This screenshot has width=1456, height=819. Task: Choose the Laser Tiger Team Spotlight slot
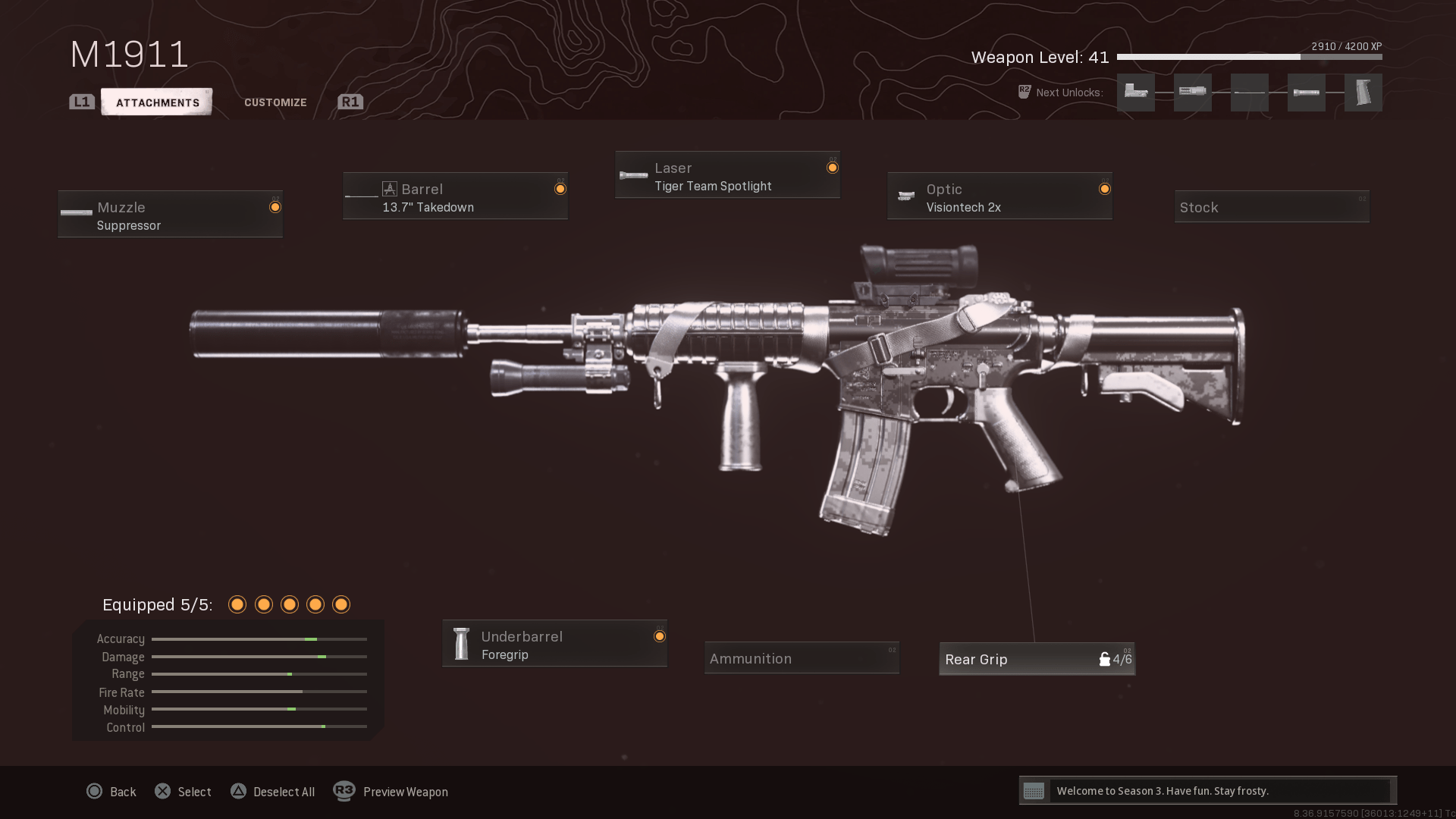tap(727, 175)
